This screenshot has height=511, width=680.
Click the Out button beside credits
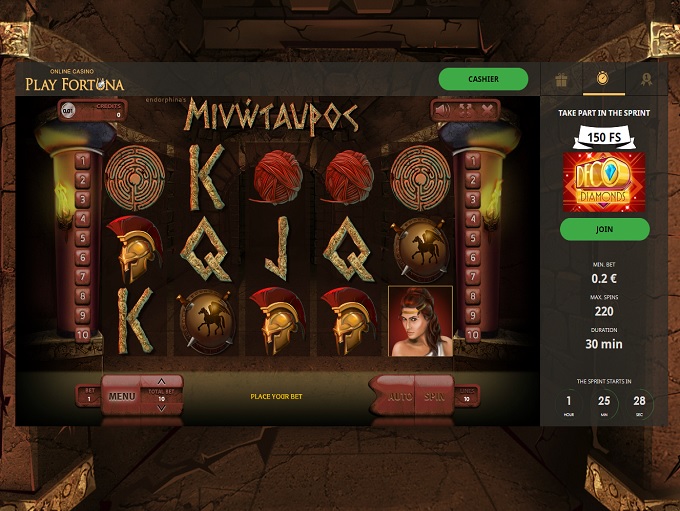pos(68,111)
